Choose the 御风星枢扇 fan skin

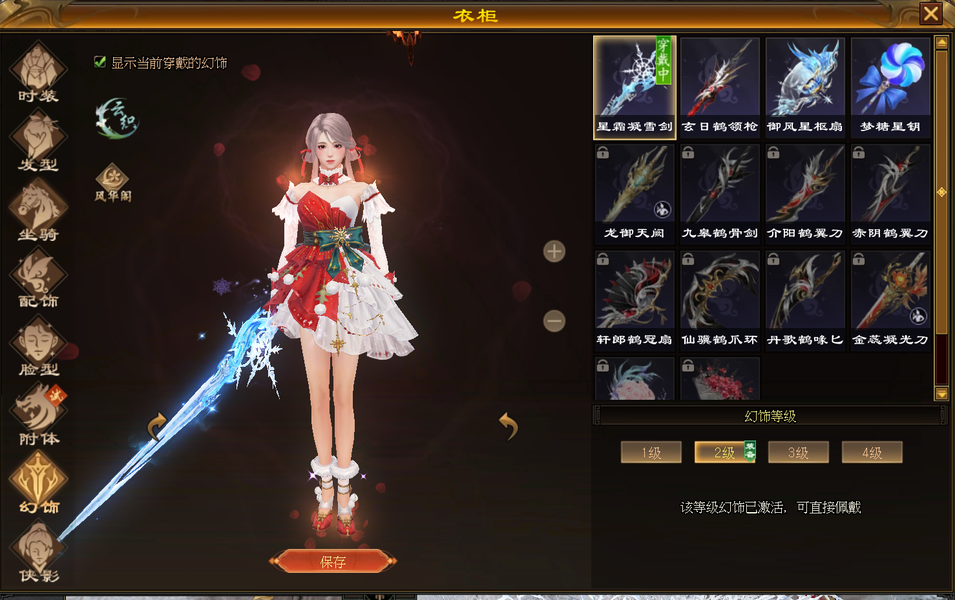805,85
